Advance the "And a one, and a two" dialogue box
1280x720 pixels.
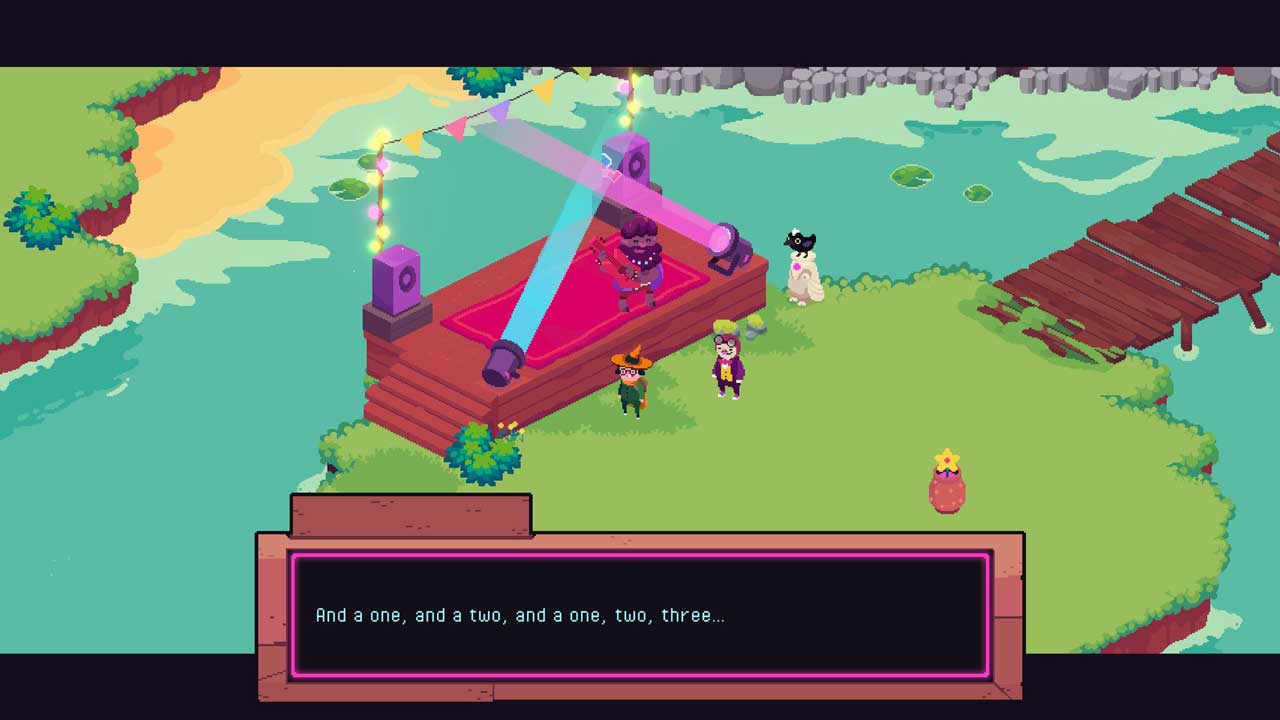click(x=640, y=614)
